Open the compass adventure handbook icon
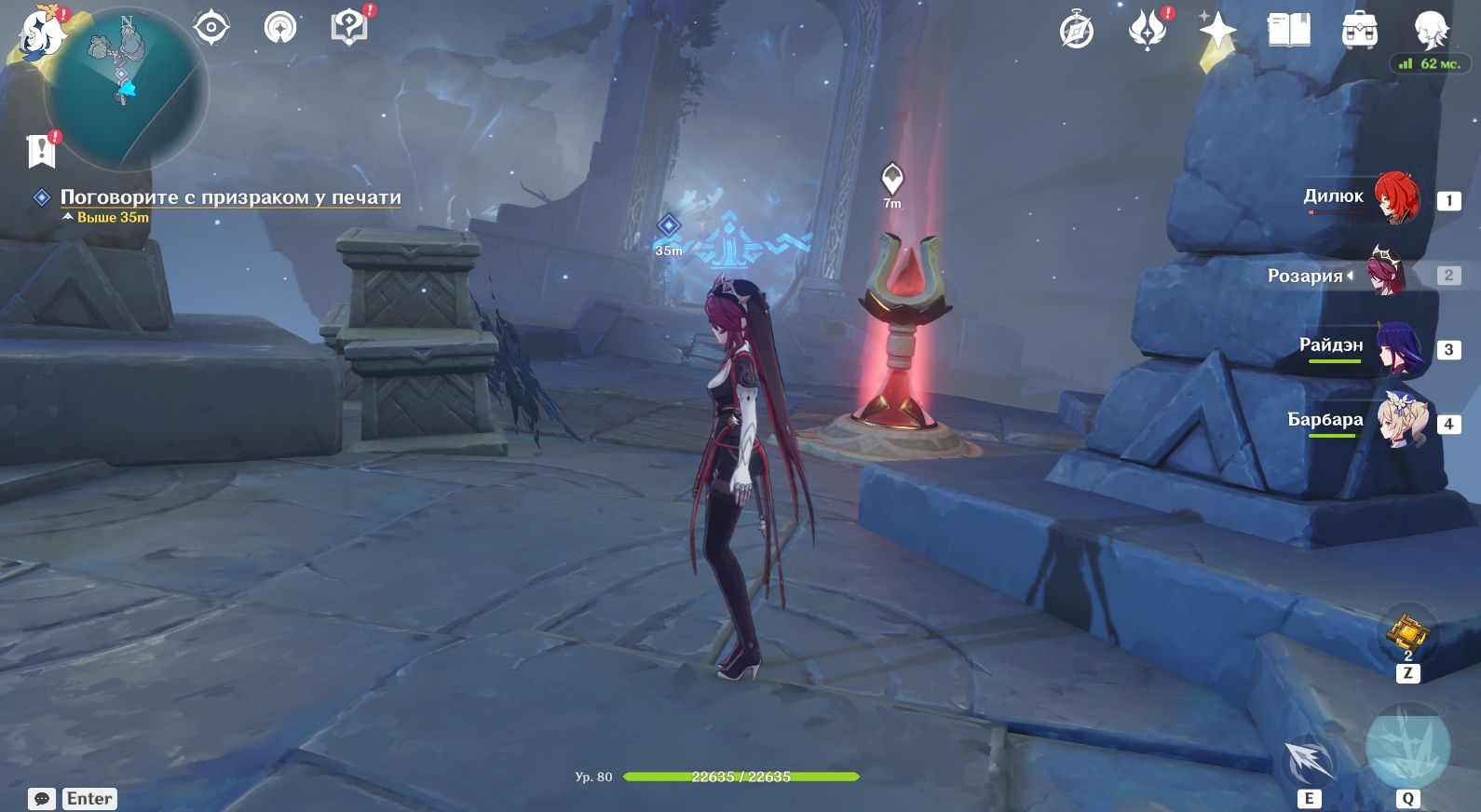The height and width of the screenshot is (812, 1481). pyautogui.click(x=1077, y=31)
